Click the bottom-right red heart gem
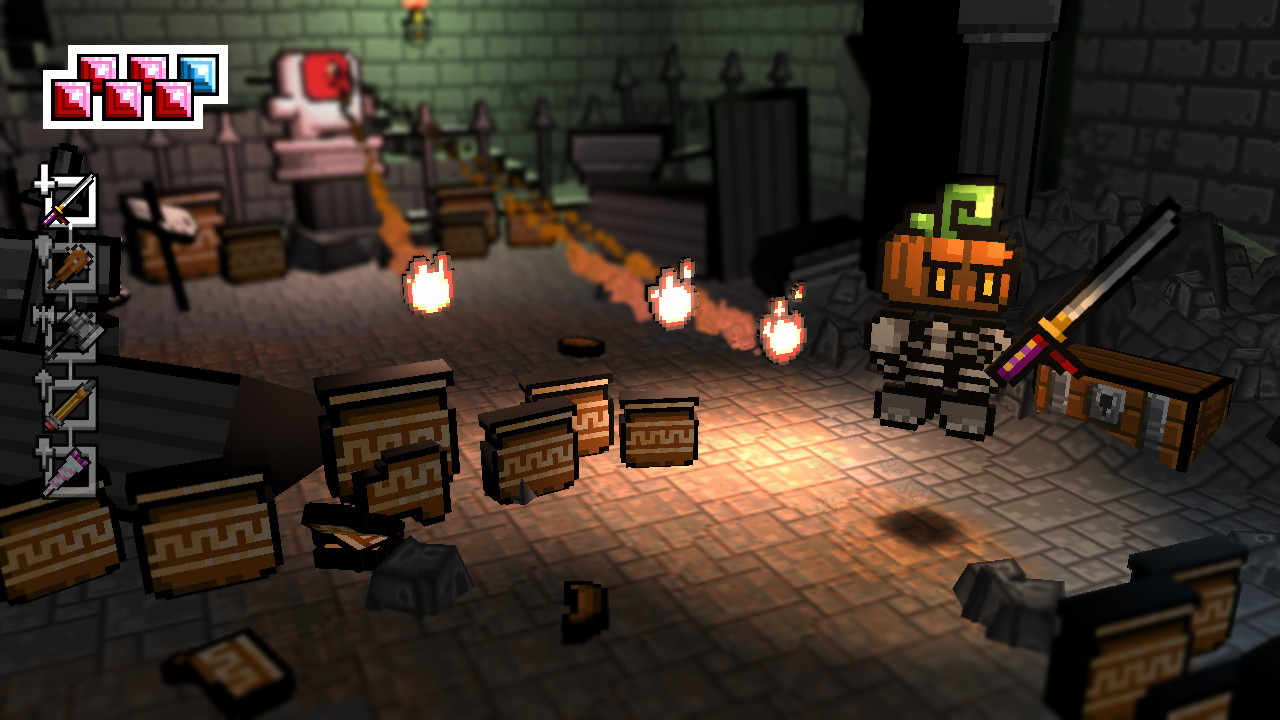The height and width of the screenshot is (720, 1280). [x=172, y=102]
